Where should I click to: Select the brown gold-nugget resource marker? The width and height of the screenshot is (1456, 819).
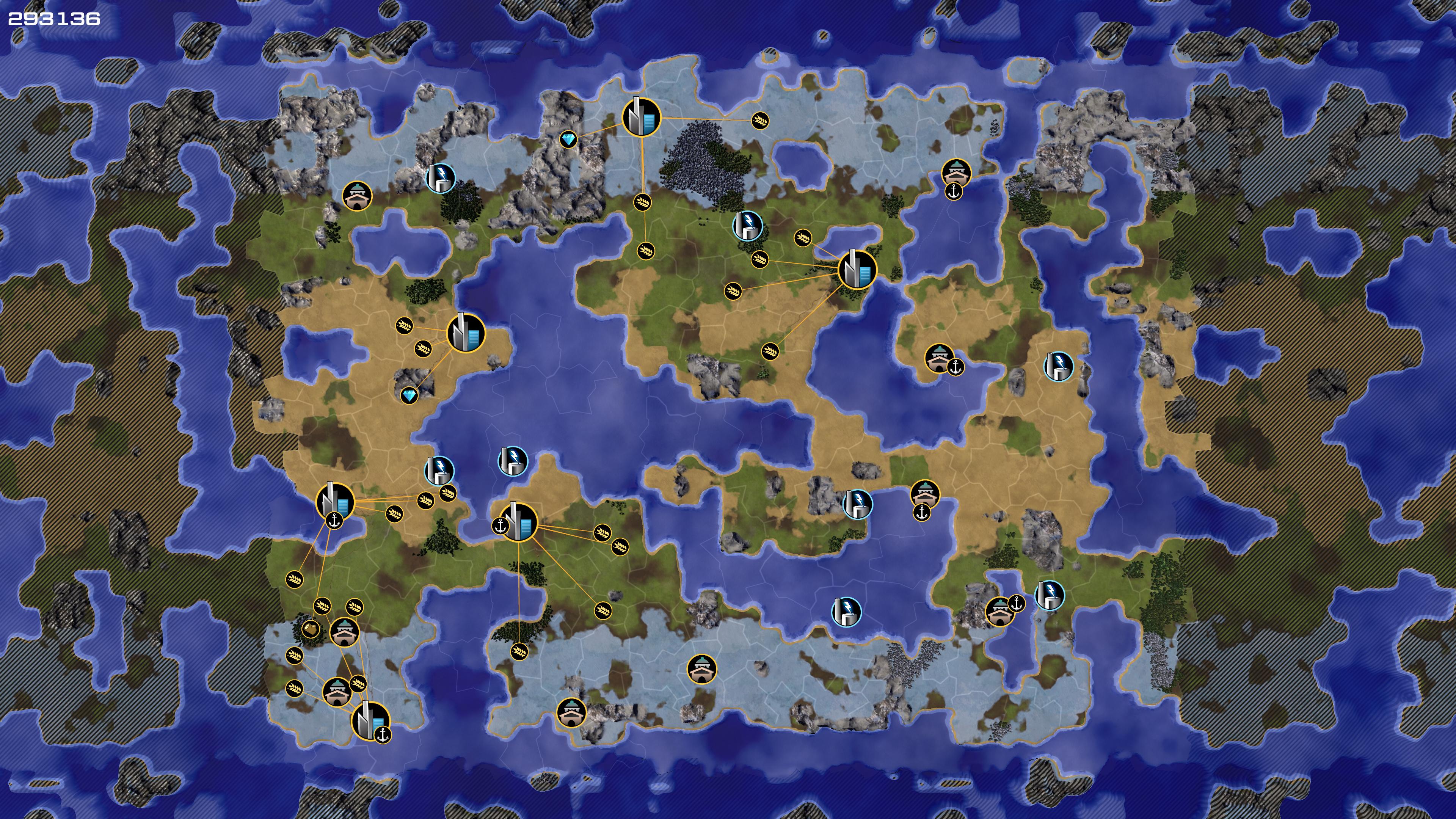pyautogui.click(x=310, y=629)
